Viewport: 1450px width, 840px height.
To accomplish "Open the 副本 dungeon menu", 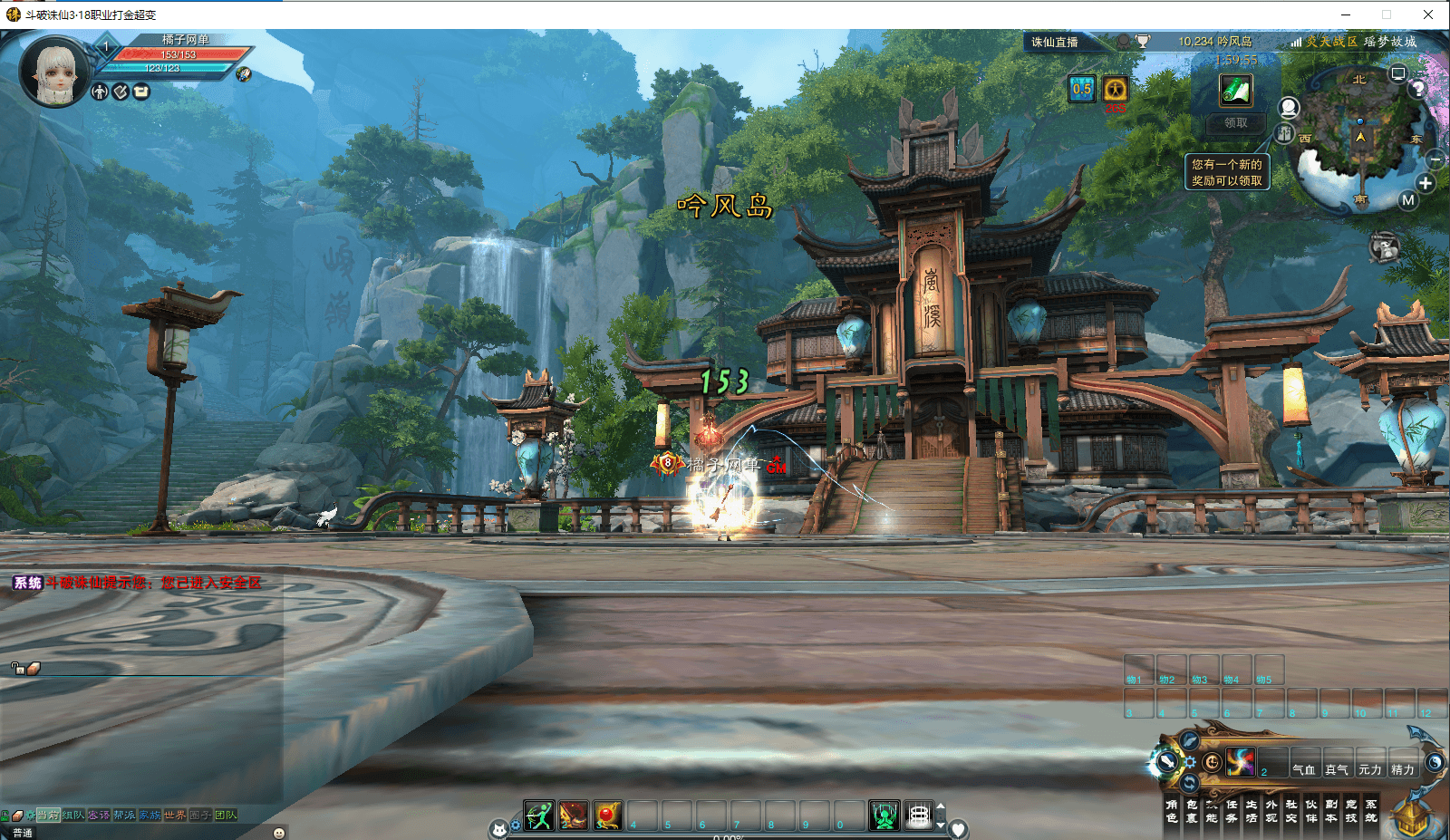I will [x=1331, y=811].
